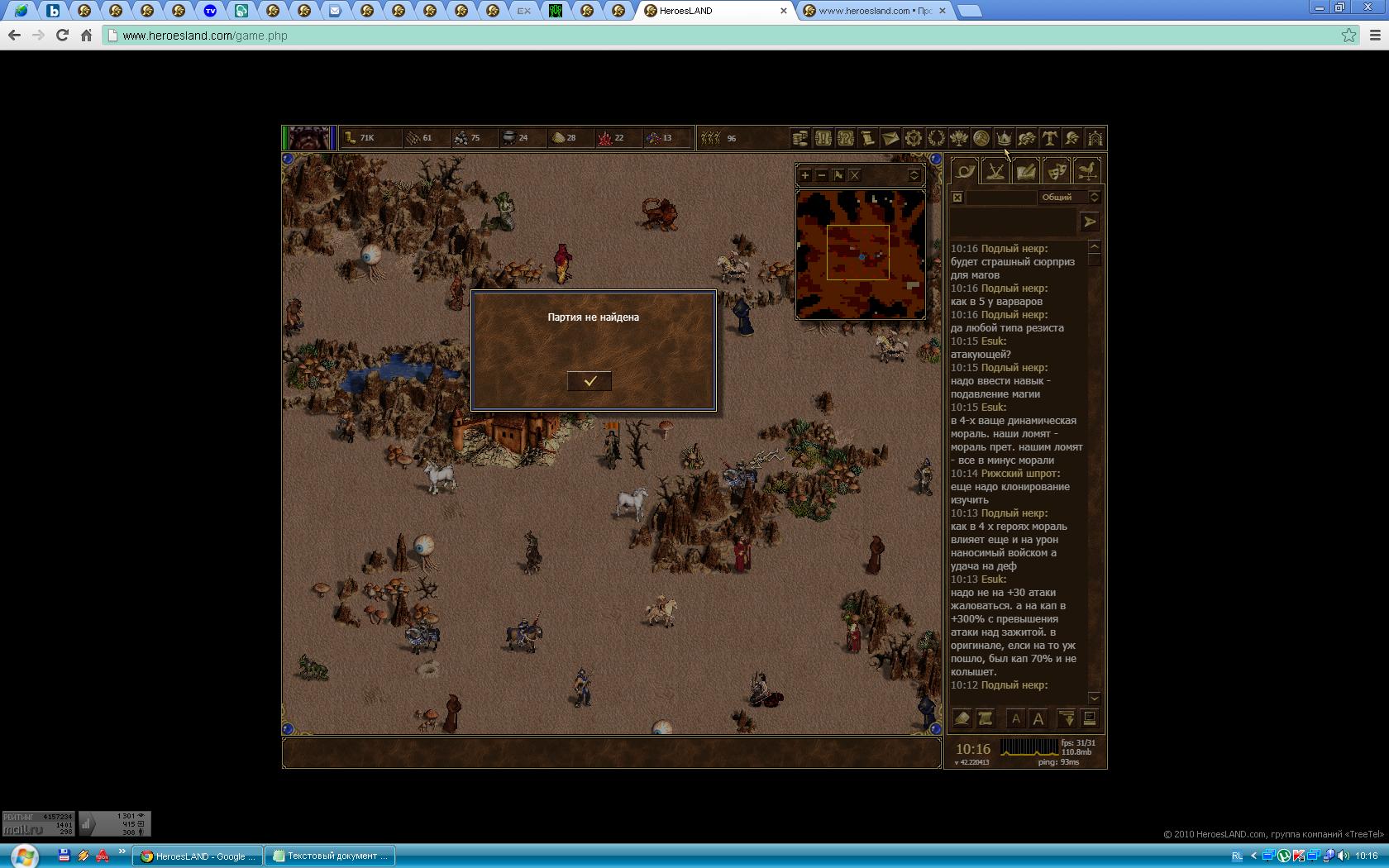Send the chat message with the arrow button

1090,222
